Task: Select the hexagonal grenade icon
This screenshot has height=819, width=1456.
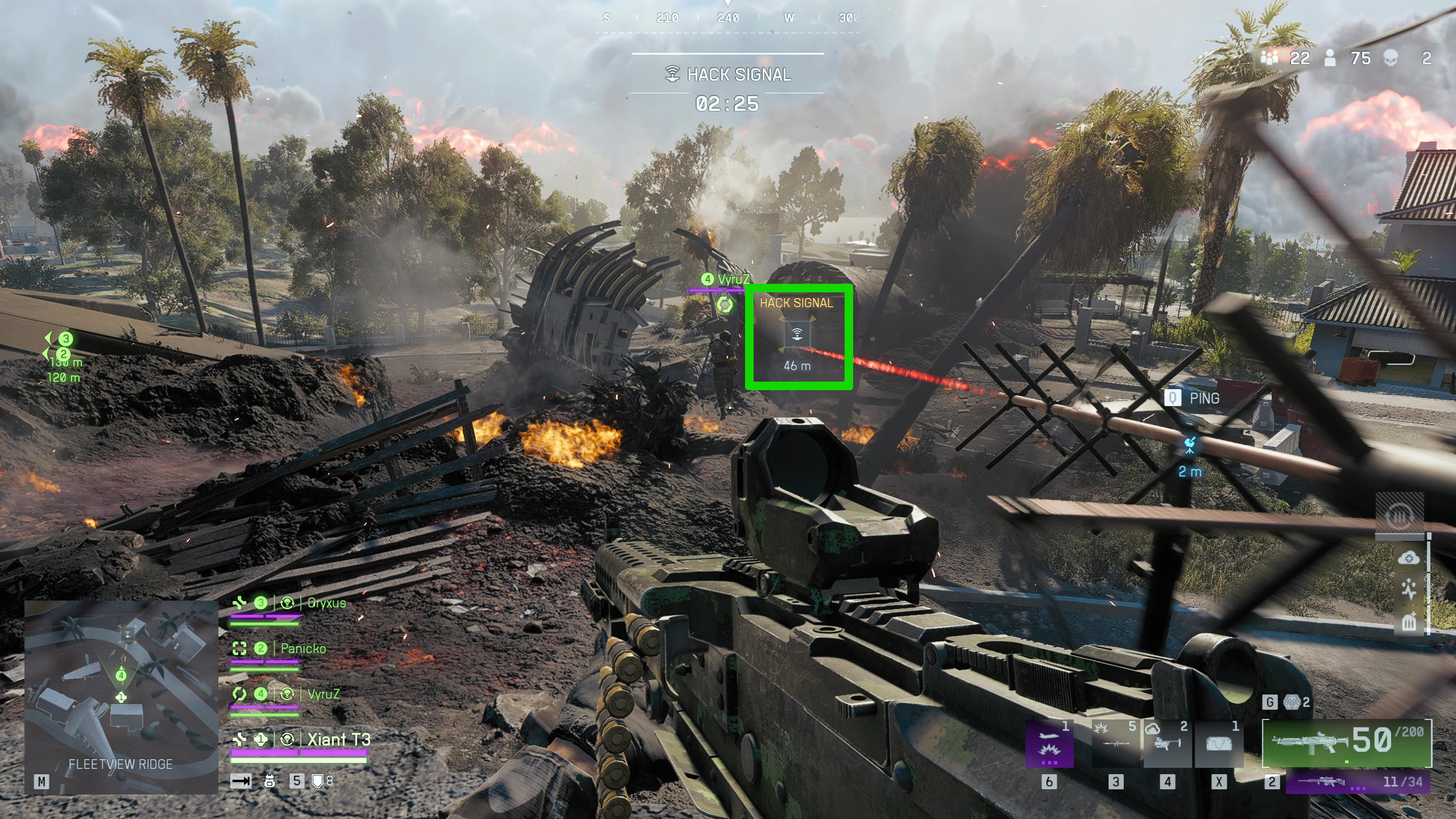Action: coord(1293,703)
